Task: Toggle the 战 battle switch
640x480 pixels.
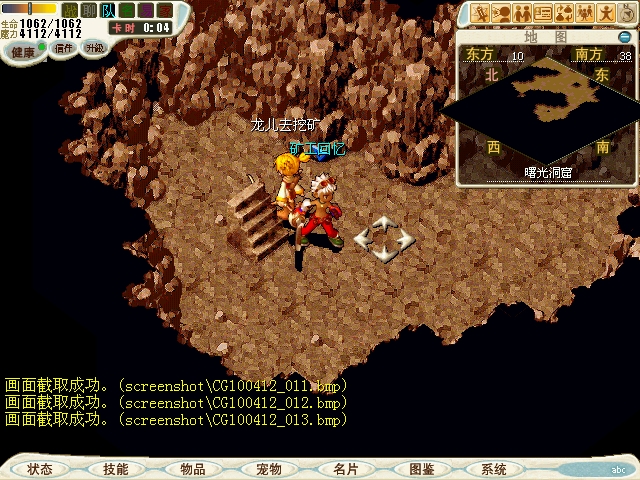Action: coord(70,10)
